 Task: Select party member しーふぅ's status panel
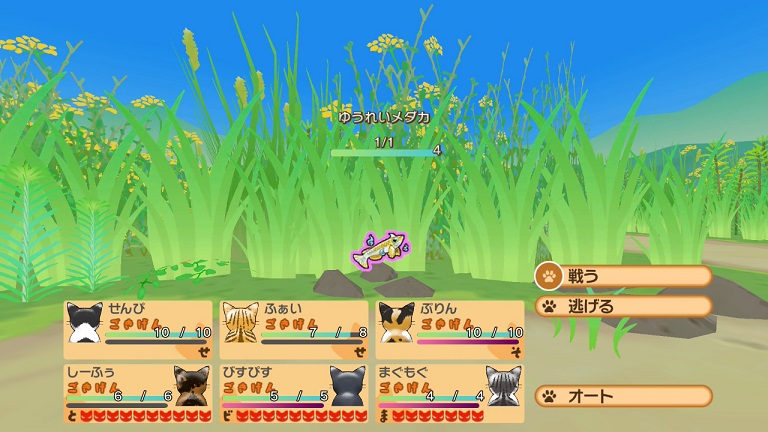point(138,393)
